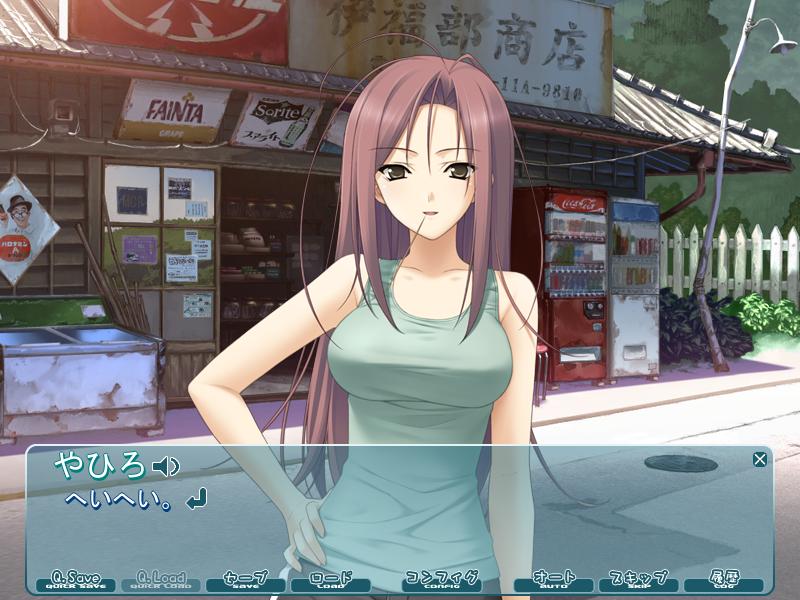Activate the スキップ skip button
Screen dimensions: 800x600
click(638, 581)
